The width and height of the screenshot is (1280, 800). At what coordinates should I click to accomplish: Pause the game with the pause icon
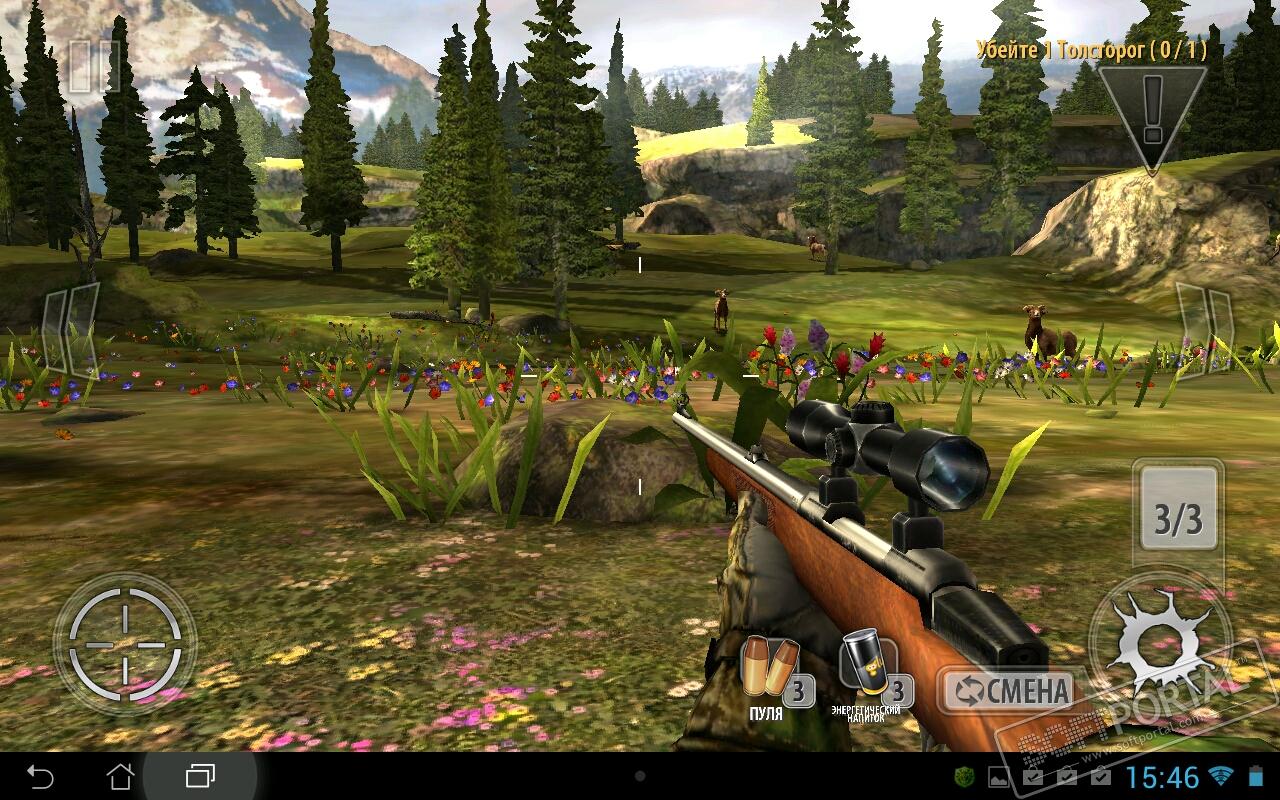click(x=93, y=67)
